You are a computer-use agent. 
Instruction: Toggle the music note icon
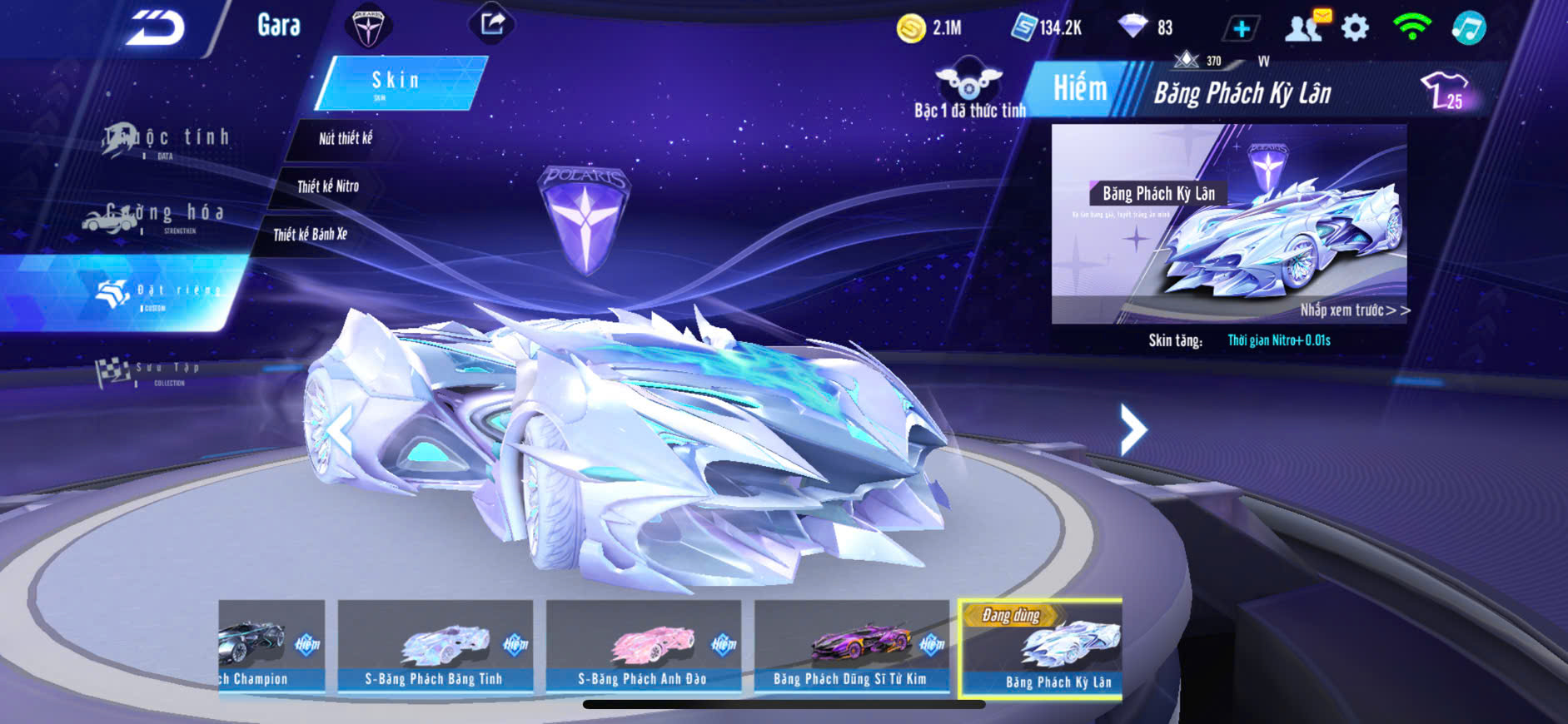coord(1468,27)
